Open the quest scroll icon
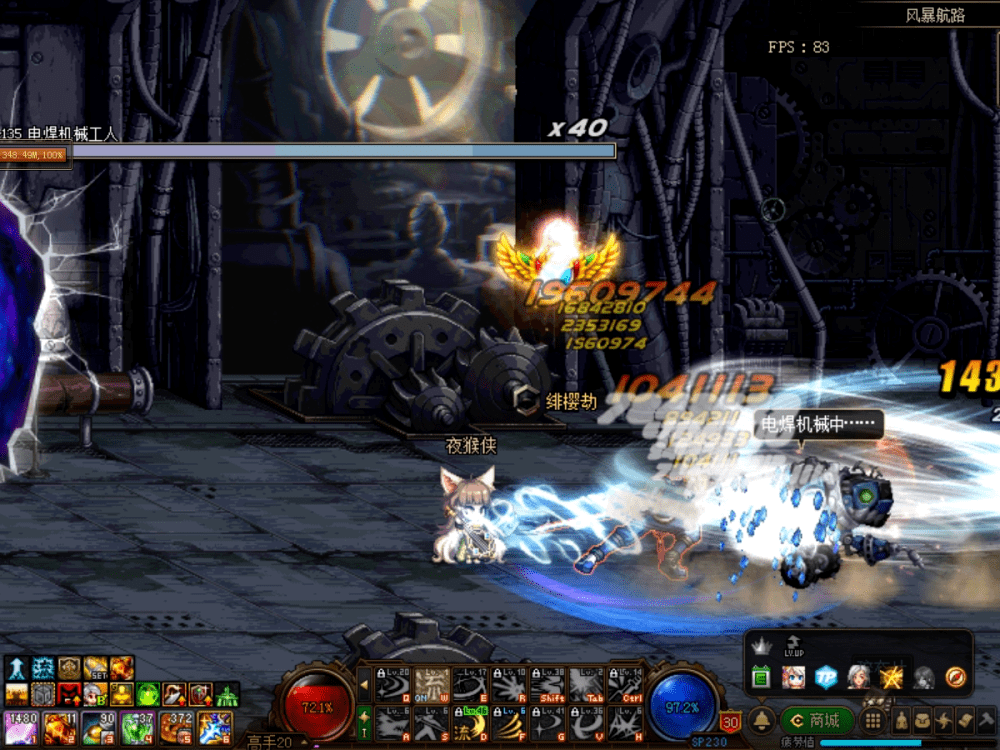 click(966, 720)
